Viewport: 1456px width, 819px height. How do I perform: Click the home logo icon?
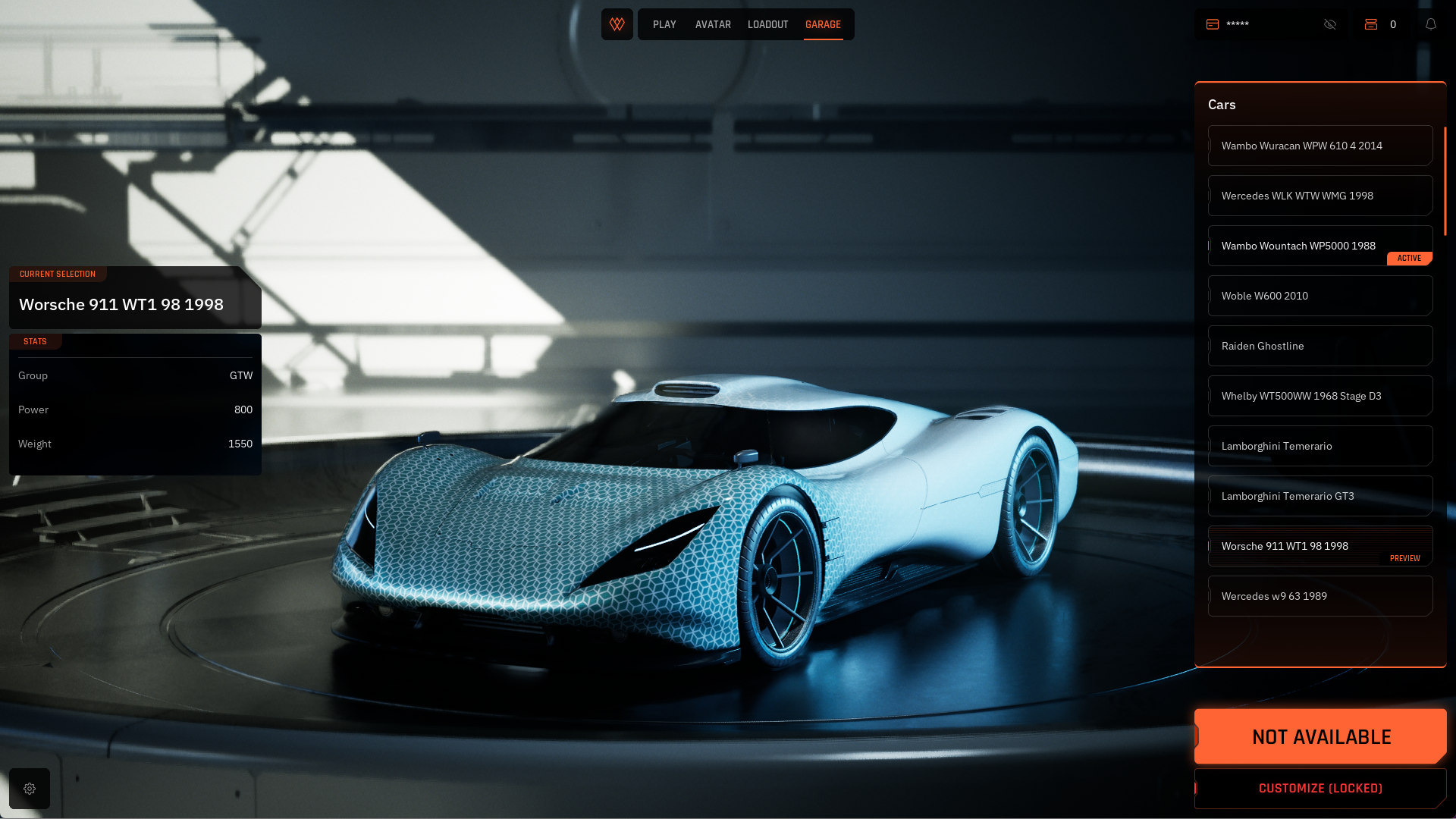(x=617, y=24)
